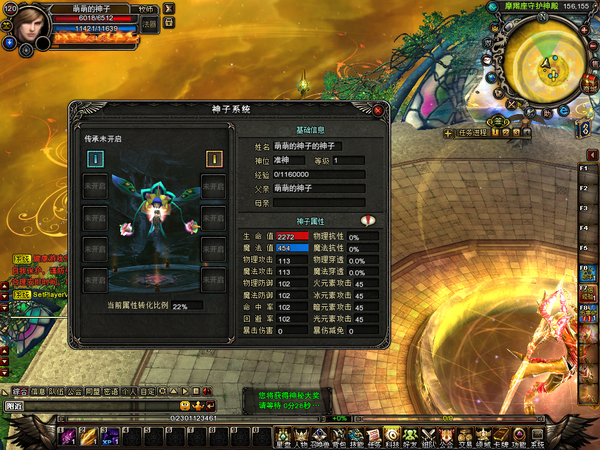Switch chat to the 密语 tab

click(110, 391)
